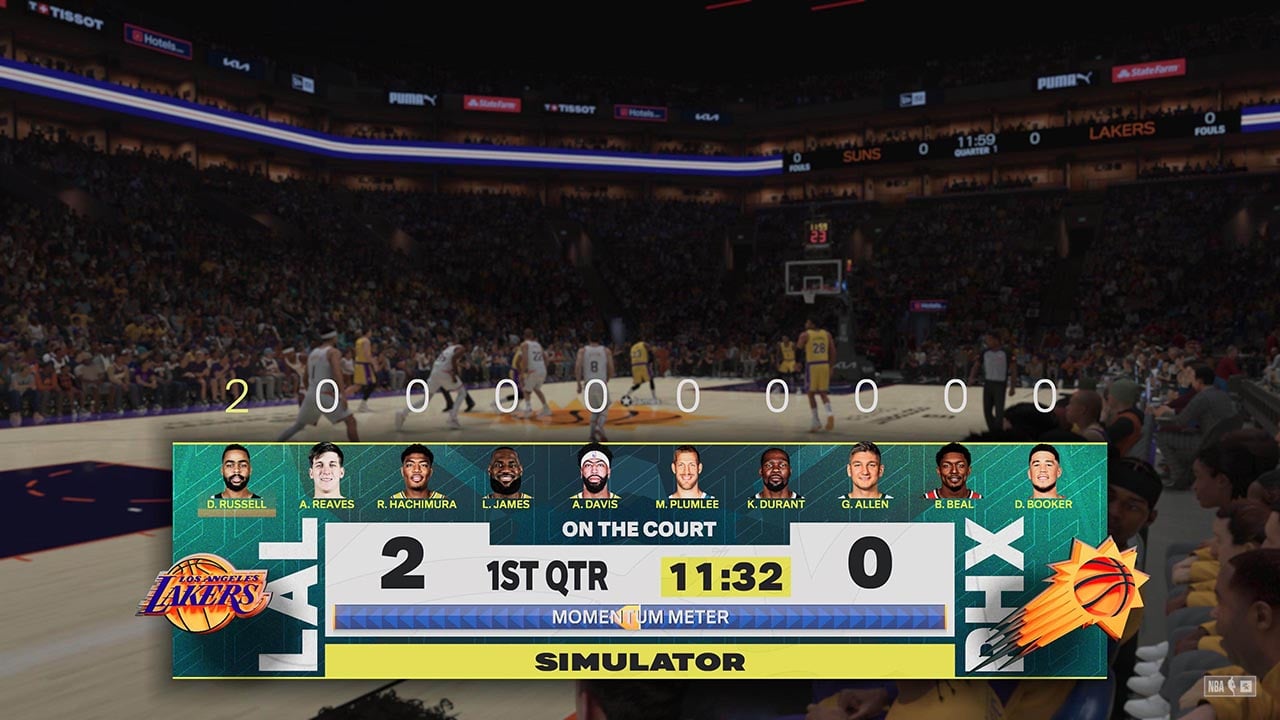Select L. James in the lineup
This screenshot has height=720, width=1280.
click(506, 472)
